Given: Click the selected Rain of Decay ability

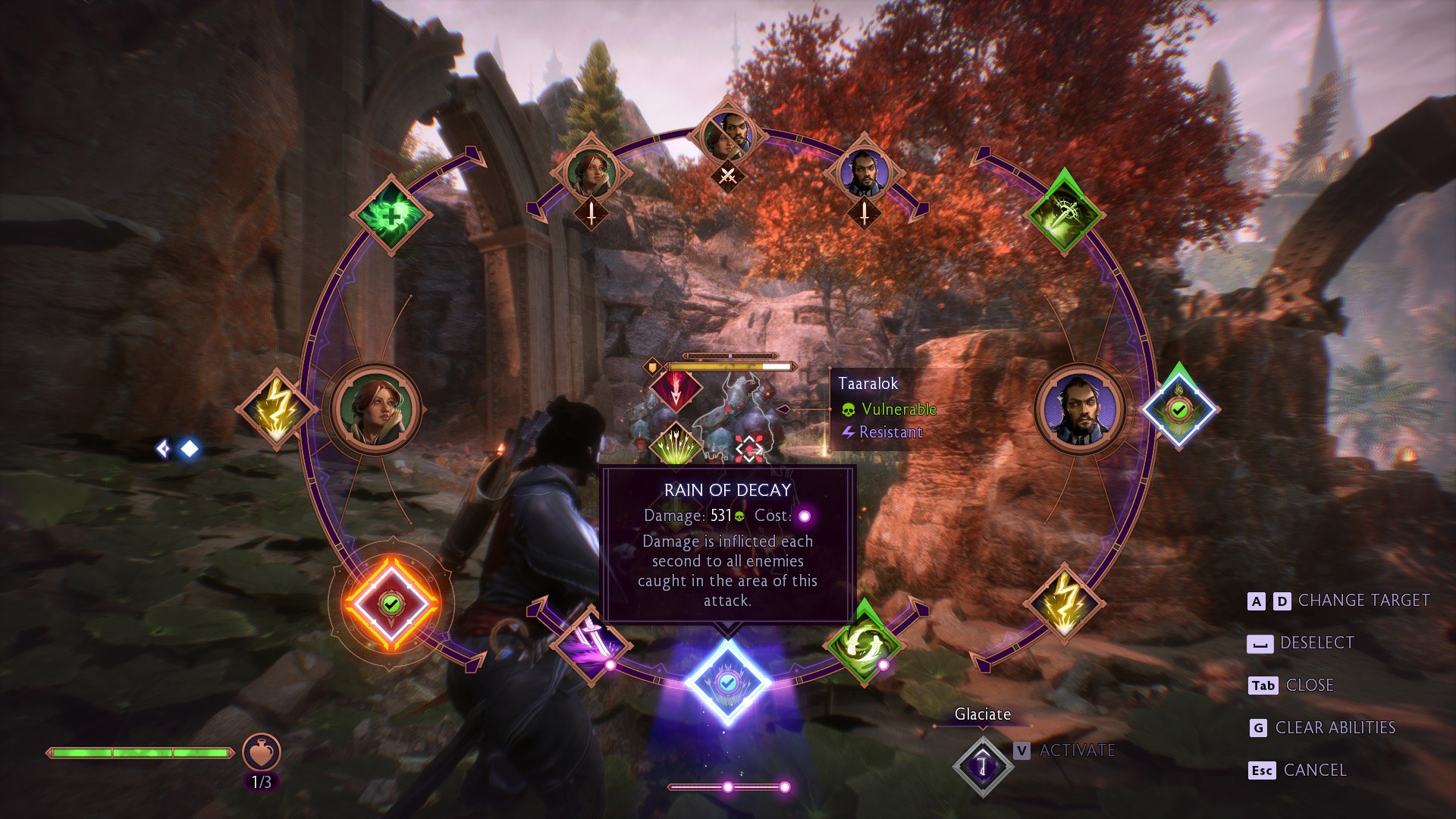Looking at the screenshot, I should click(728, 682).
